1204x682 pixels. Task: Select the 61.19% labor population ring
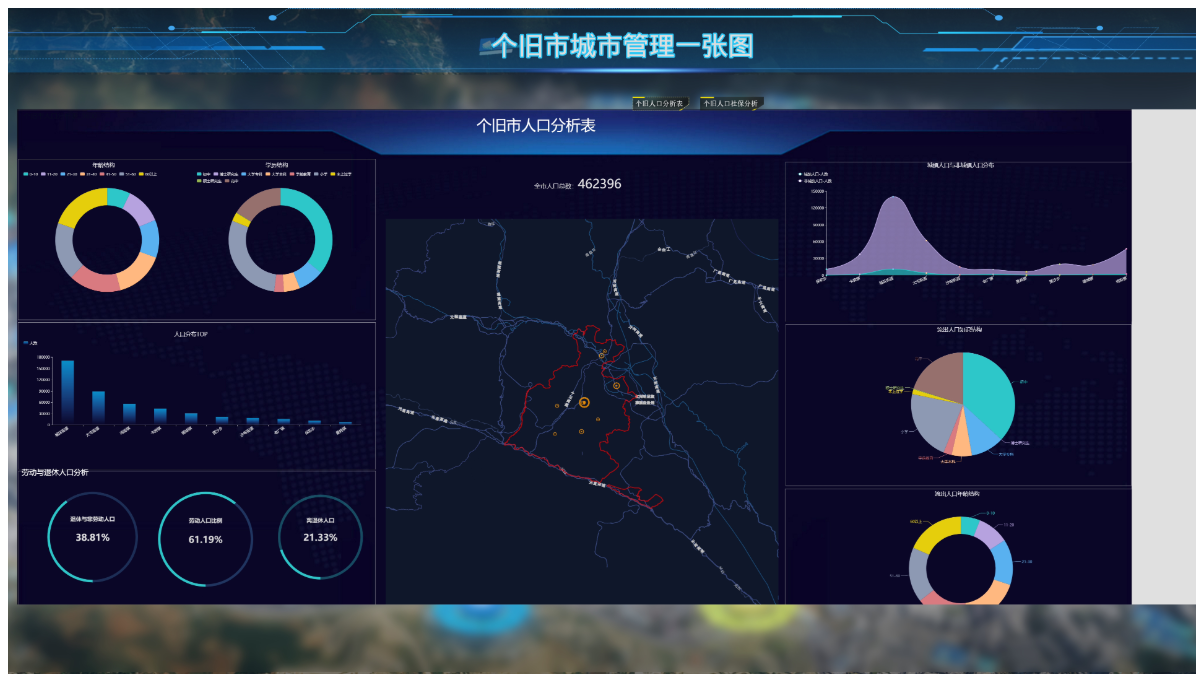point(205,539)
